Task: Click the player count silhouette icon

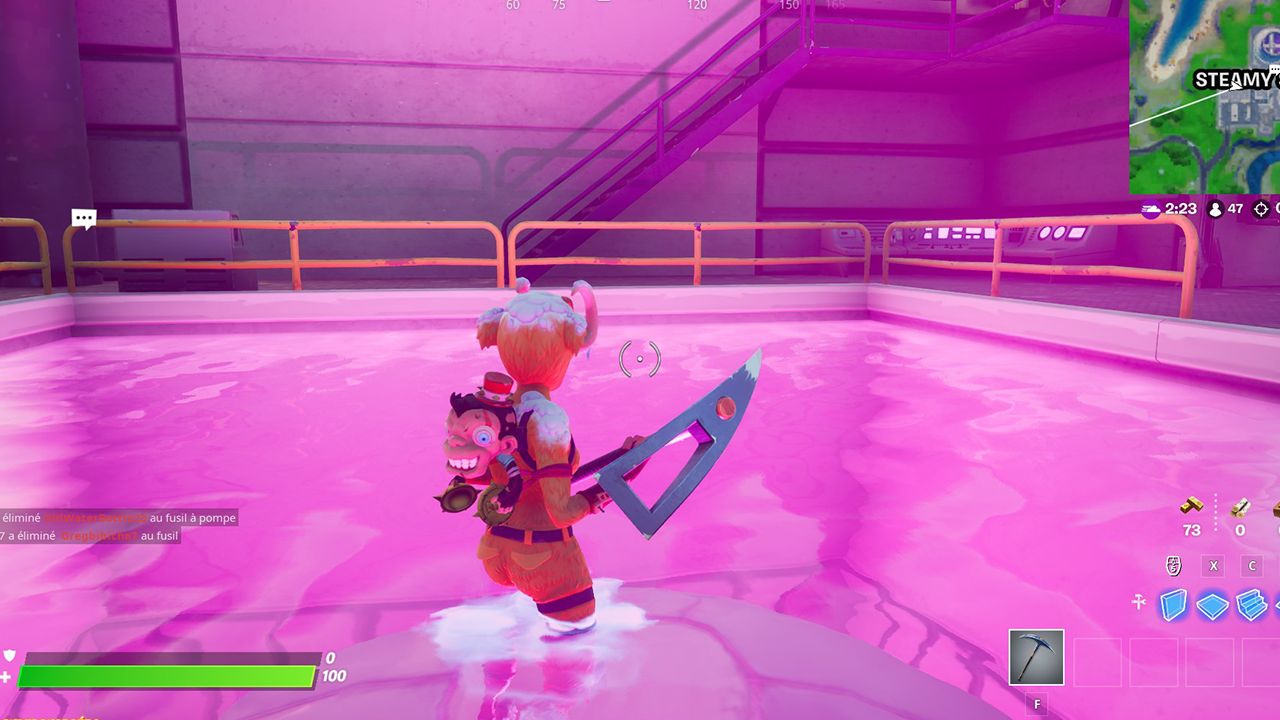Action: tap(1214, 208)
